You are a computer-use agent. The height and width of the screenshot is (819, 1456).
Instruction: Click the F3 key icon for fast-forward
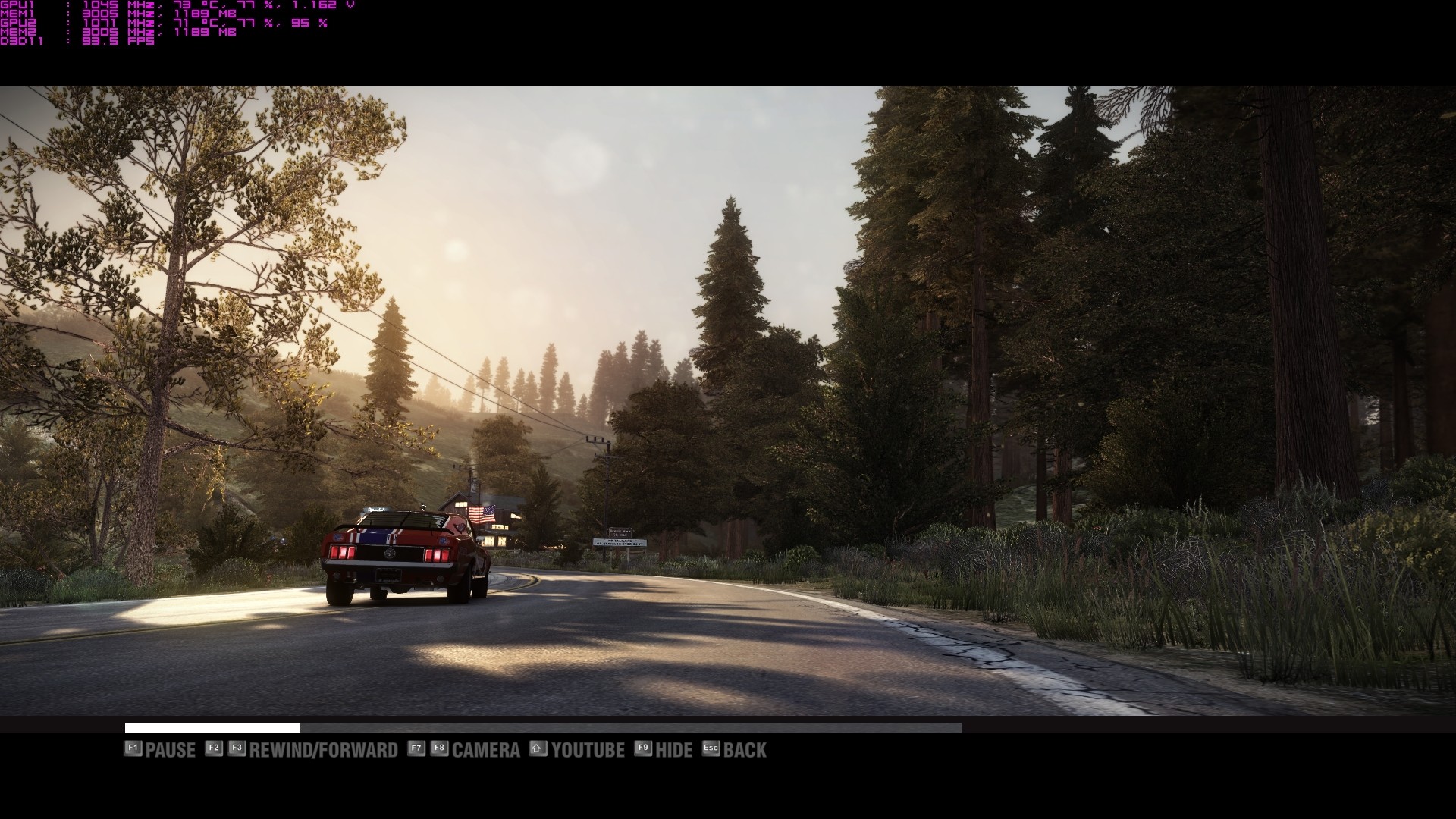click(x=237, y=749)
